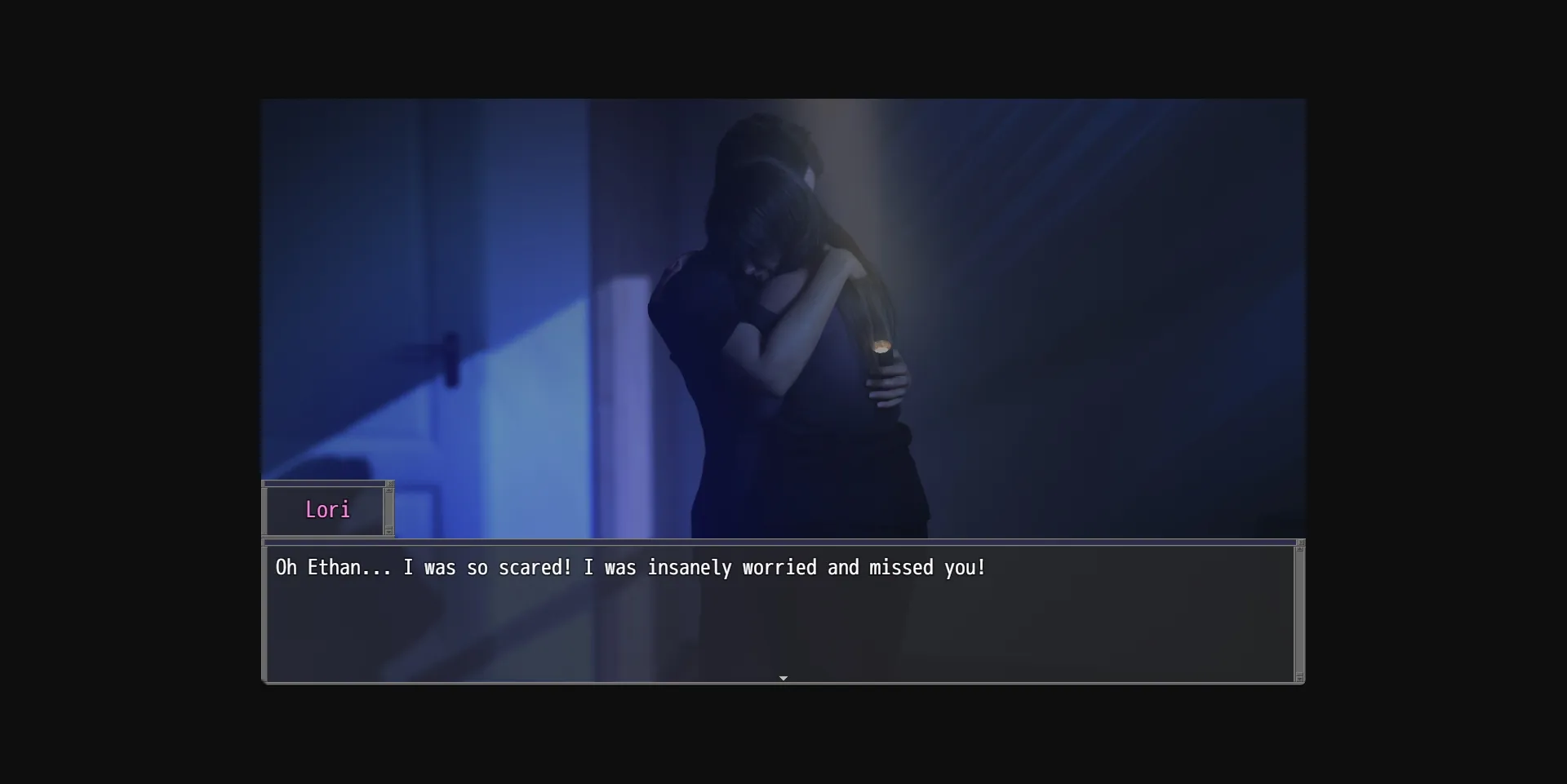
Task: Click the title bar of the dialogue window
Action: 775,543
